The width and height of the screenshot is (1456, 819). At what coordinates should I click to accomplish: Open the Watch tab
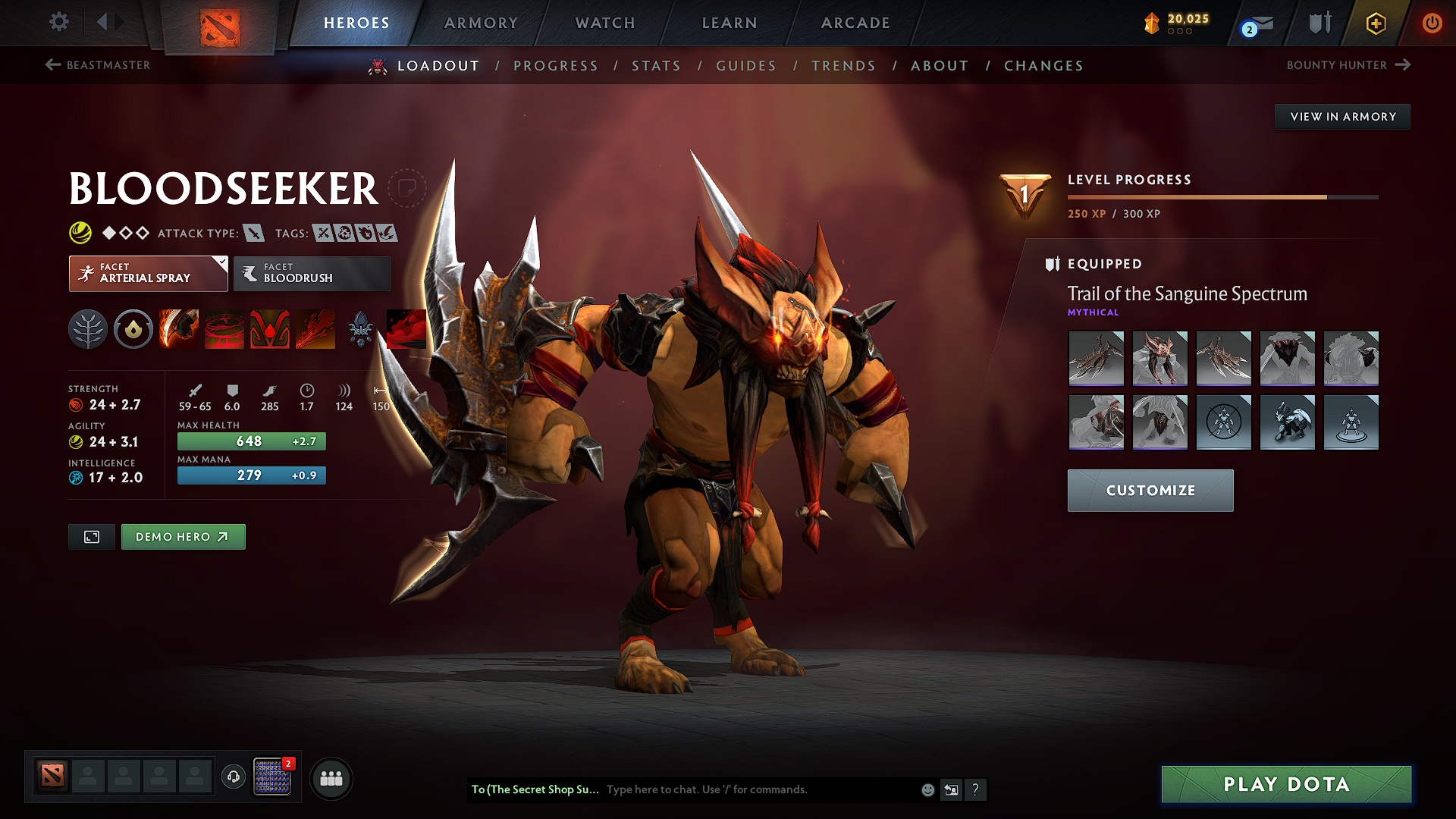(605, 23)
